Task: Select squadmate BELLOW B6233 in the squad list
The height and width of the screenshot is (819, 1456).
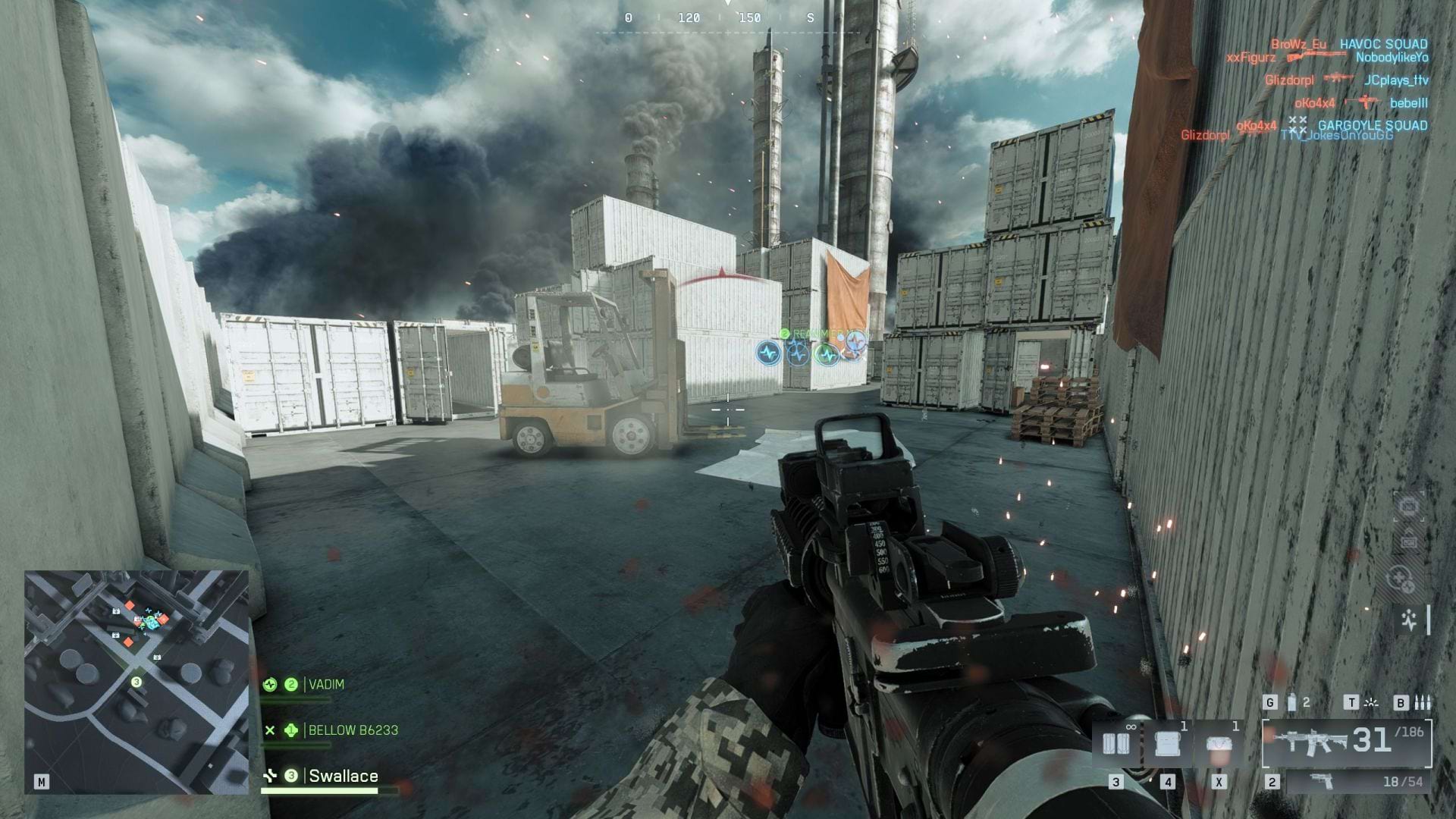Action: click(353, 730)
